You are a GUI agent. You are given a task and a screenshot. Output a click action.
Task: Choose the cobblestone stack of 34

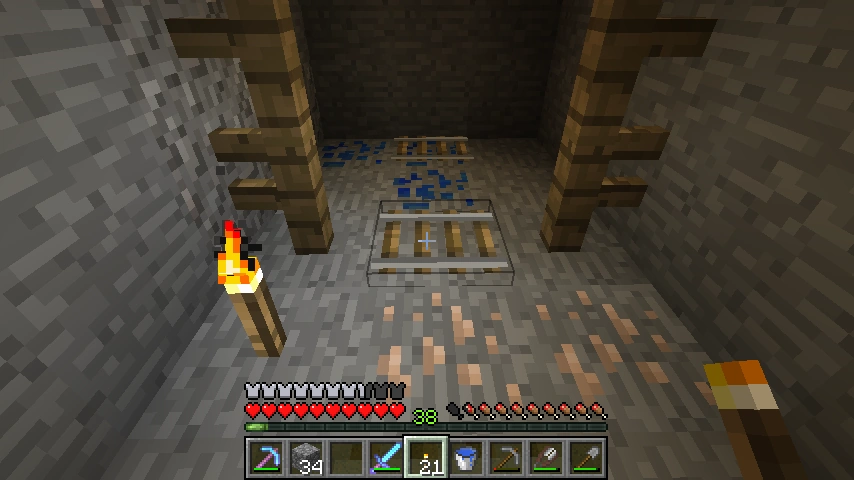[x=305, y=459]
